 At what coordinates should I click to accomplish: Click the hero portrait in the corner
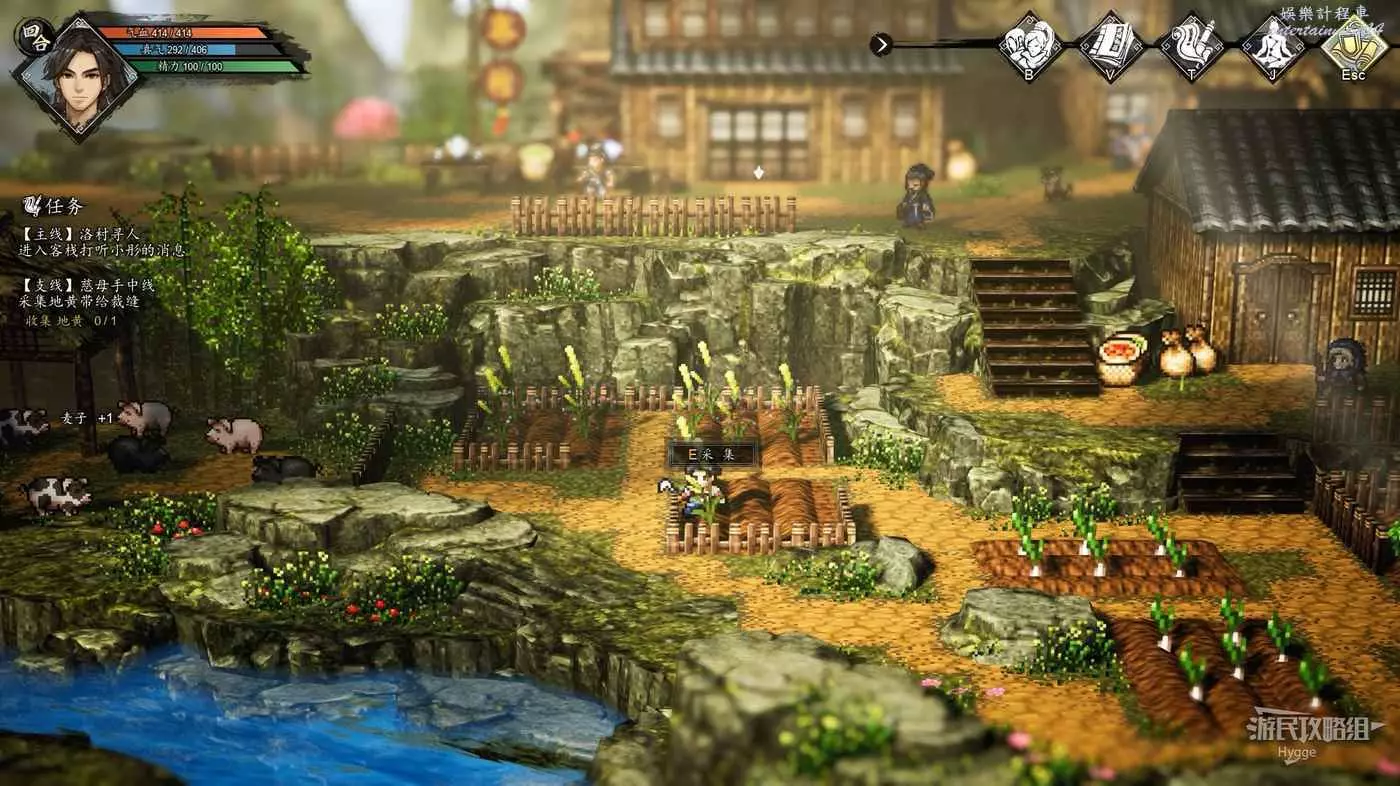pos(80,78)
